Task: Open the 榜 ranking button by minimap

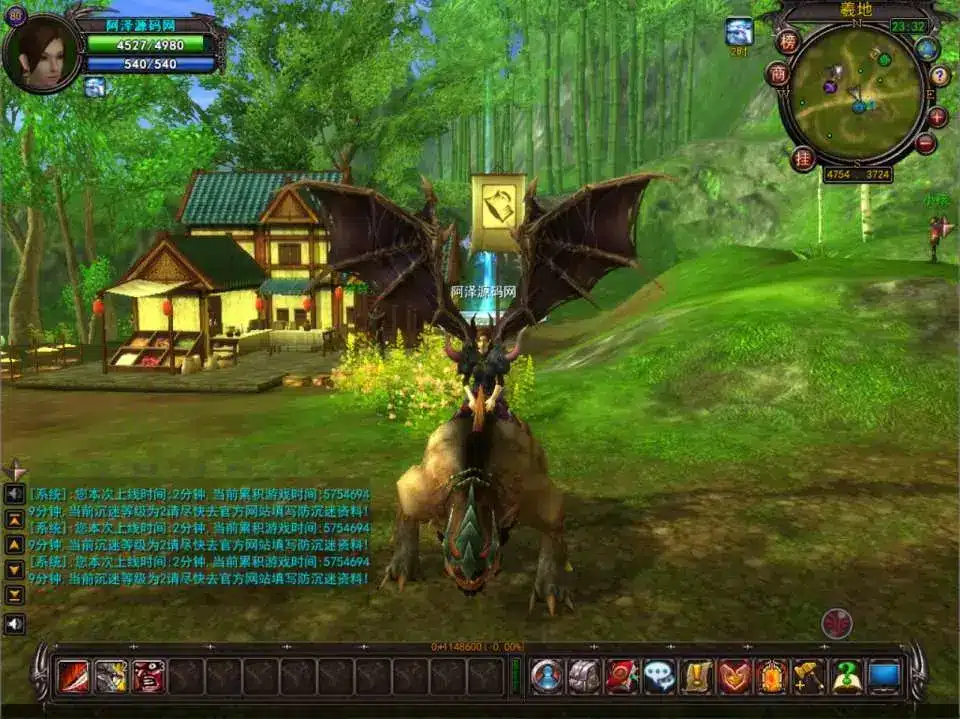Action: pyautogui.click(x=787, y=42)
